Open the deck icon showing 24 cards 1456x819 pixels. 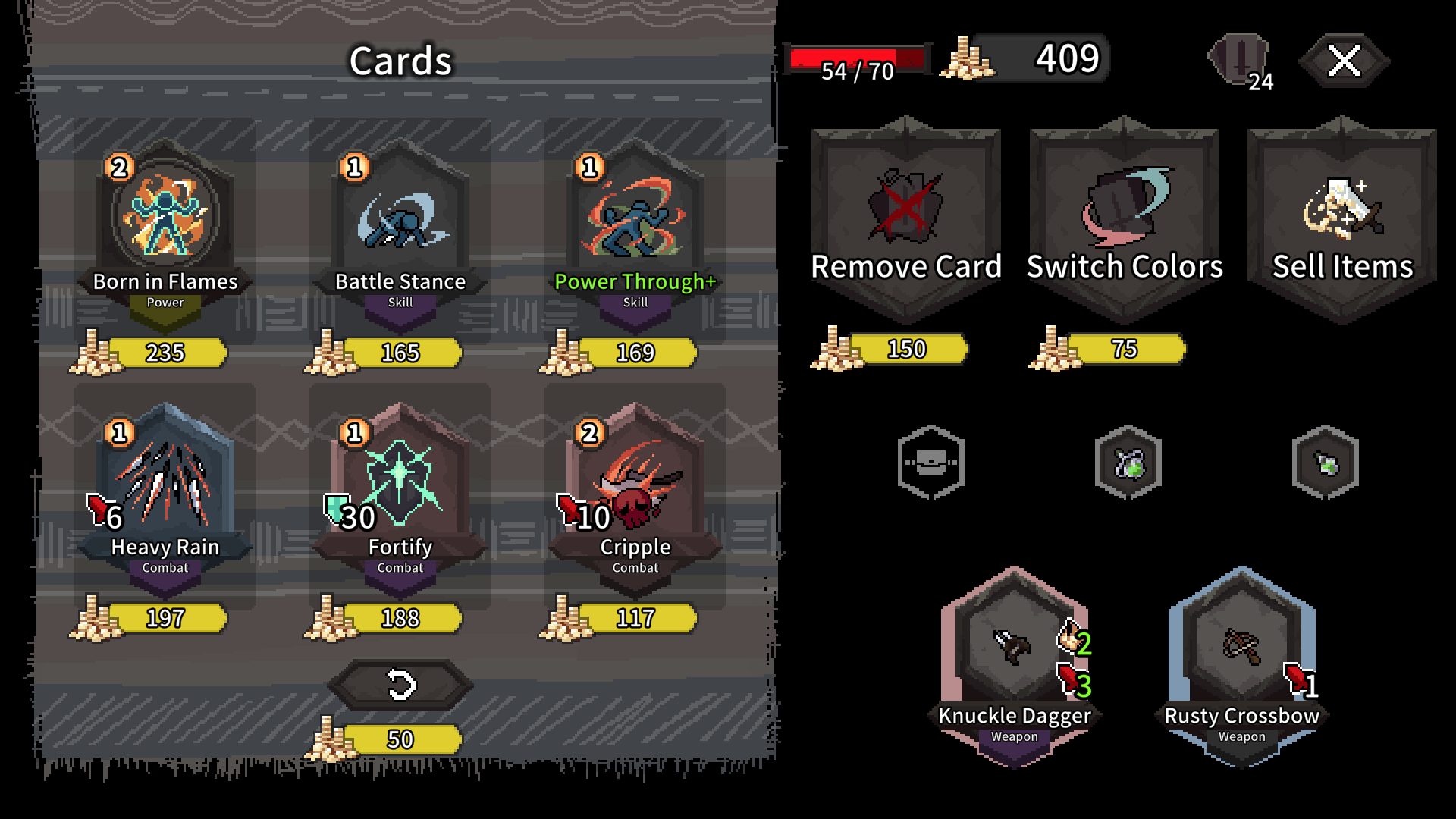[x=1240, y=59]
